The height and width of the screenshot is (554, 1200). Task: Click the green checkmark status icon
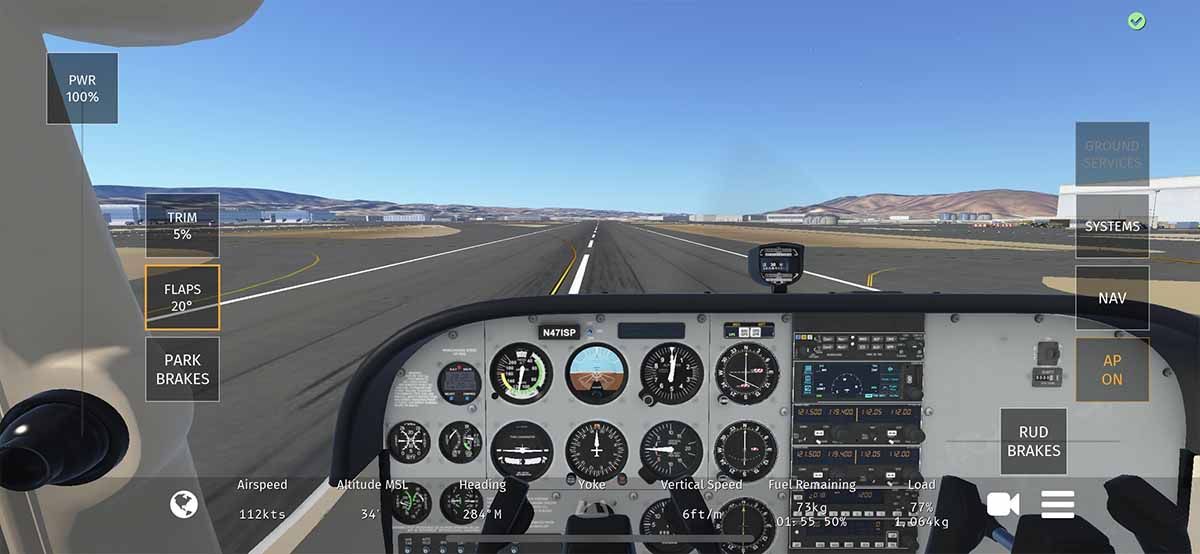point(1136,21)
